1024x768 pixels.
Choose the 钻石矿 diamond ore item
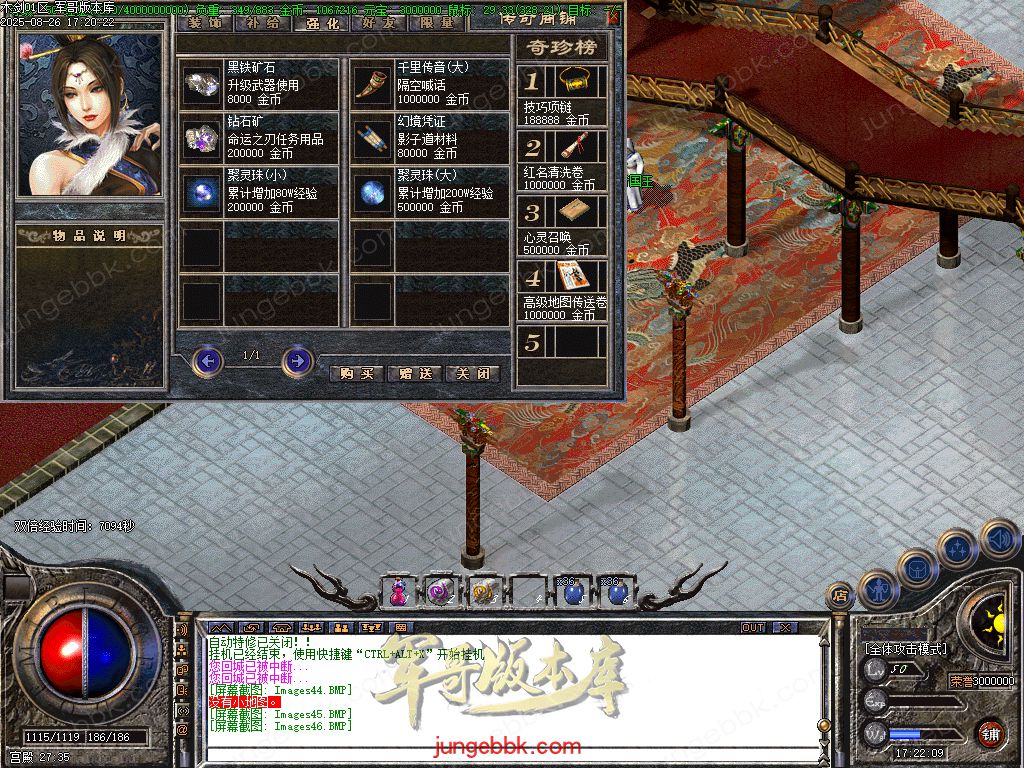[202, 138]
